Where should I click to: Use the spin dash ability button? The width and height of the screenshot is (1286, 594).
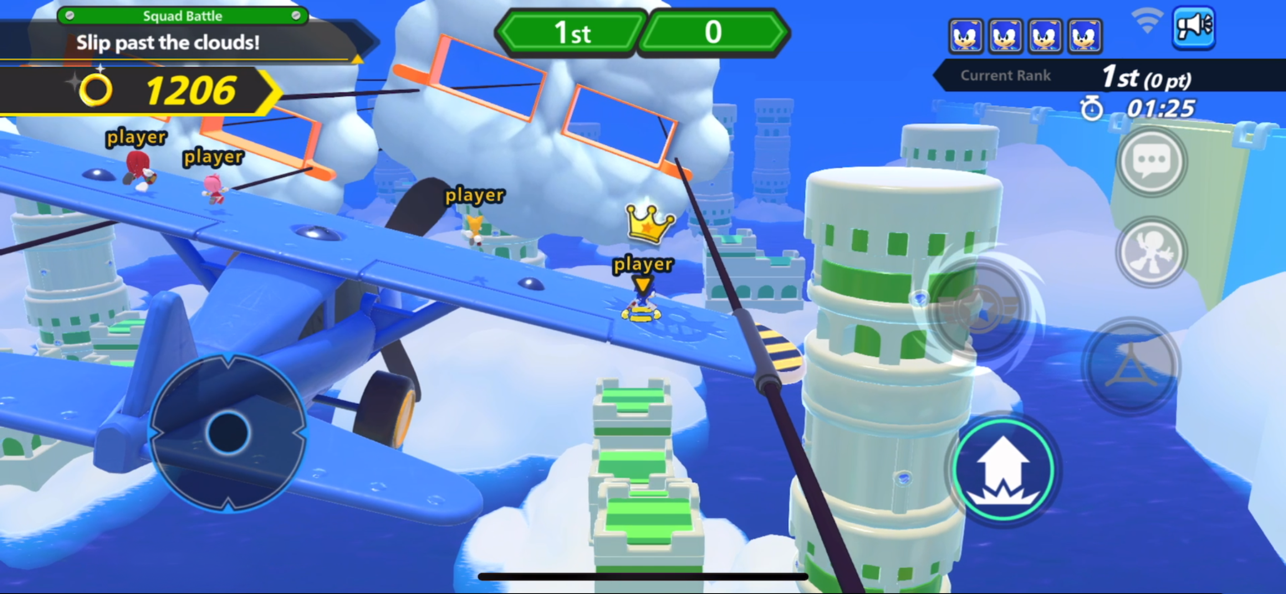tap(977, 306)
